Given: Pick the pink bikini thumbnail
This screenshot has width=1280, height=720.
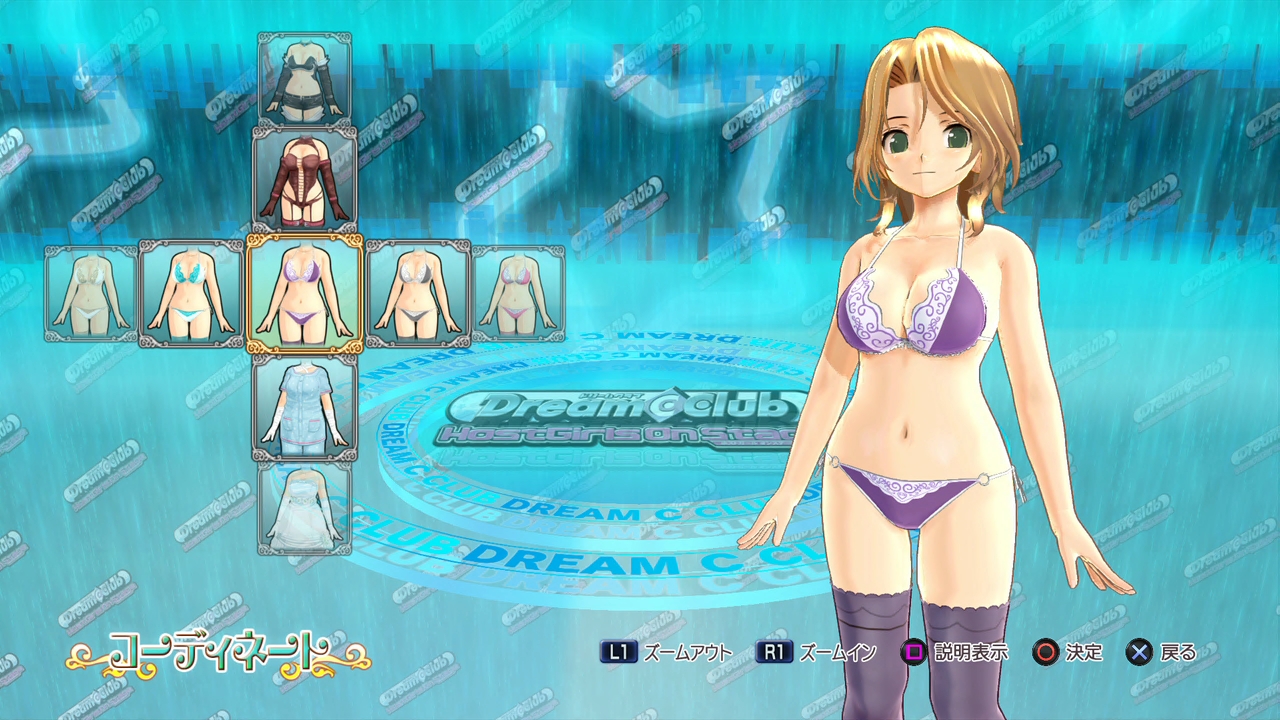Looking at the screenshot, I should (x=518, y=294).
